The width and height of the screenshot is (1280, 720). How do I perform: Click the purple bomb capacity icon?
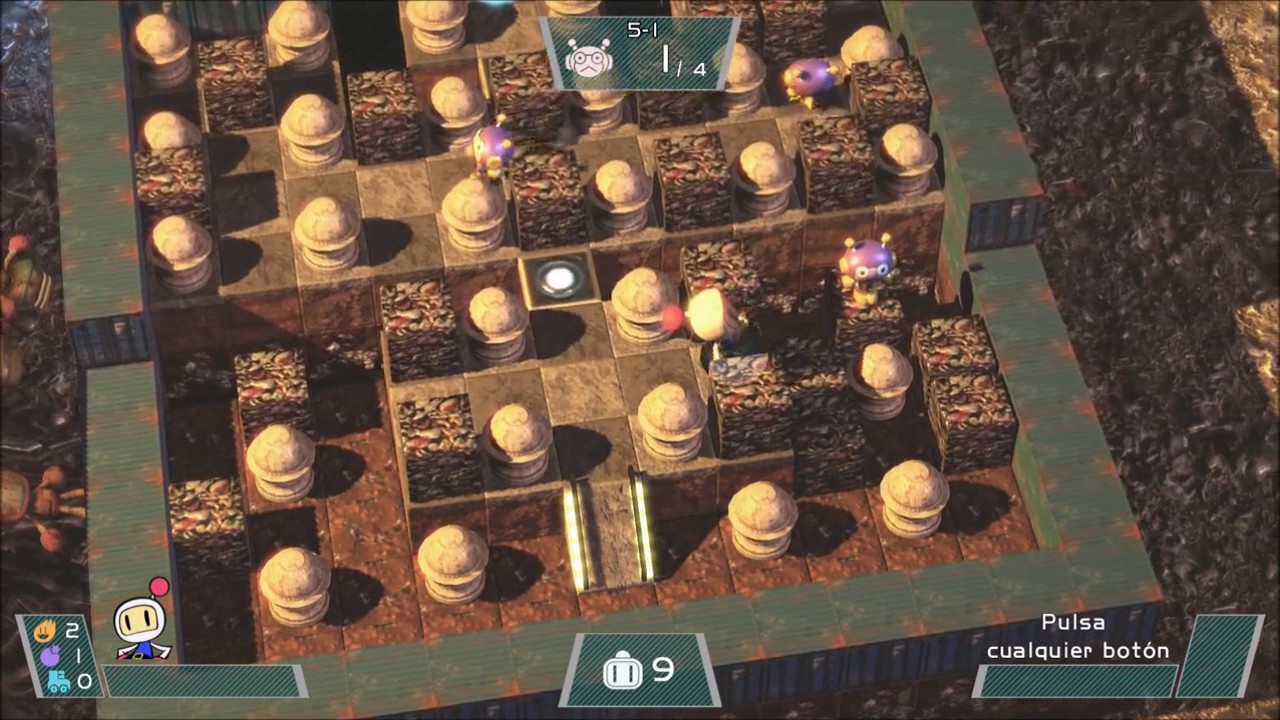pyautogui.click(x=46, y=656)
